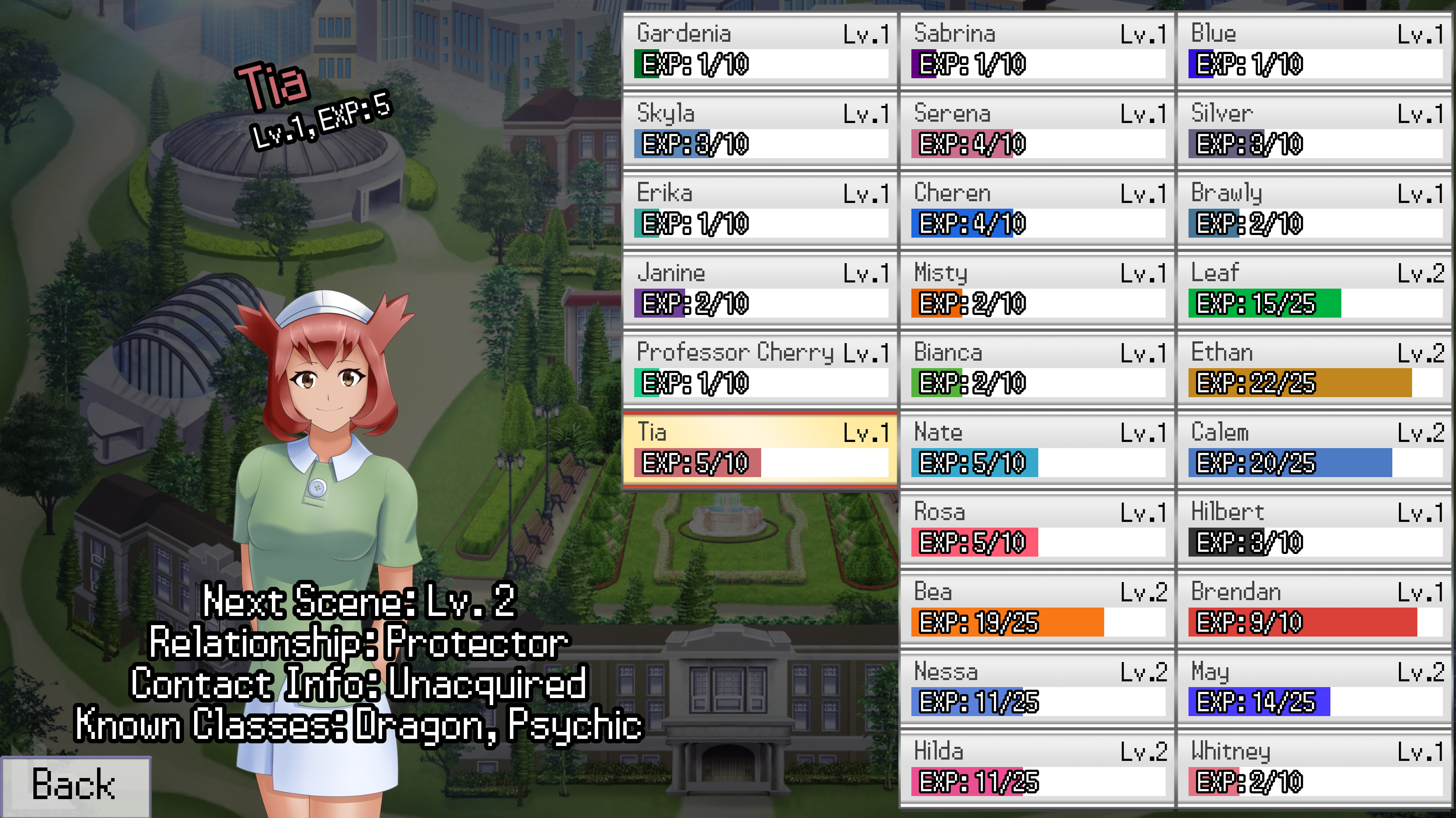Select Janine from the roster
1456x818 pixels.
[760, 289]
